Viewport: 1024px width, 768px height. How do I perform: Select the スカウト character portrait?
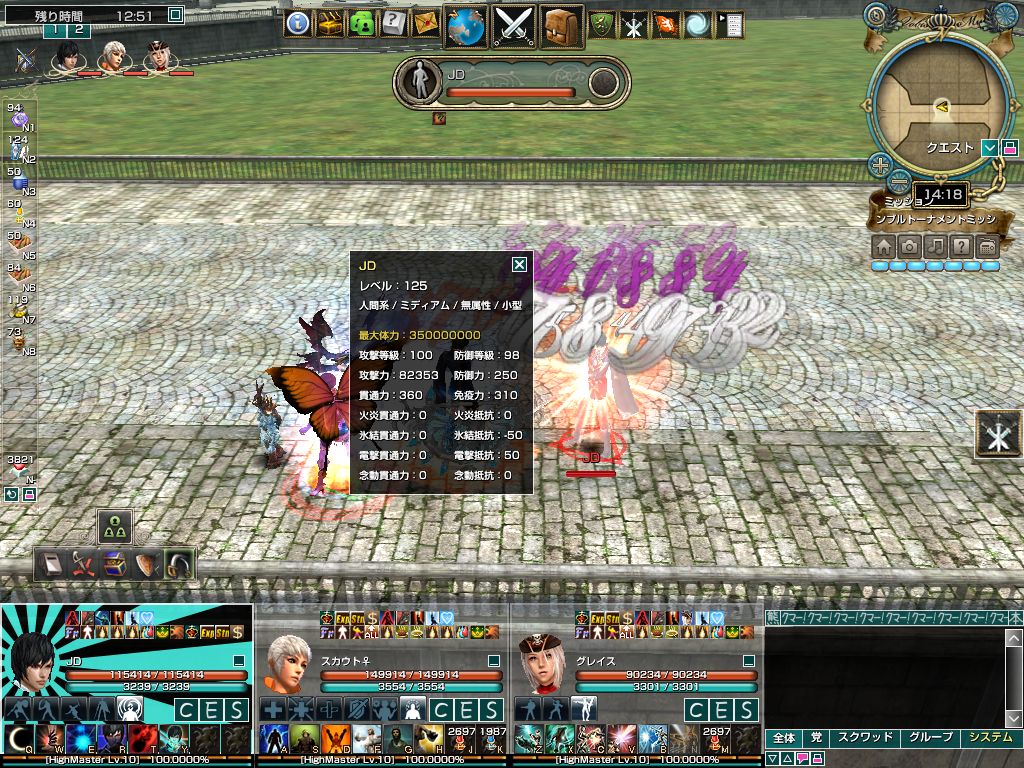point(287,660)
